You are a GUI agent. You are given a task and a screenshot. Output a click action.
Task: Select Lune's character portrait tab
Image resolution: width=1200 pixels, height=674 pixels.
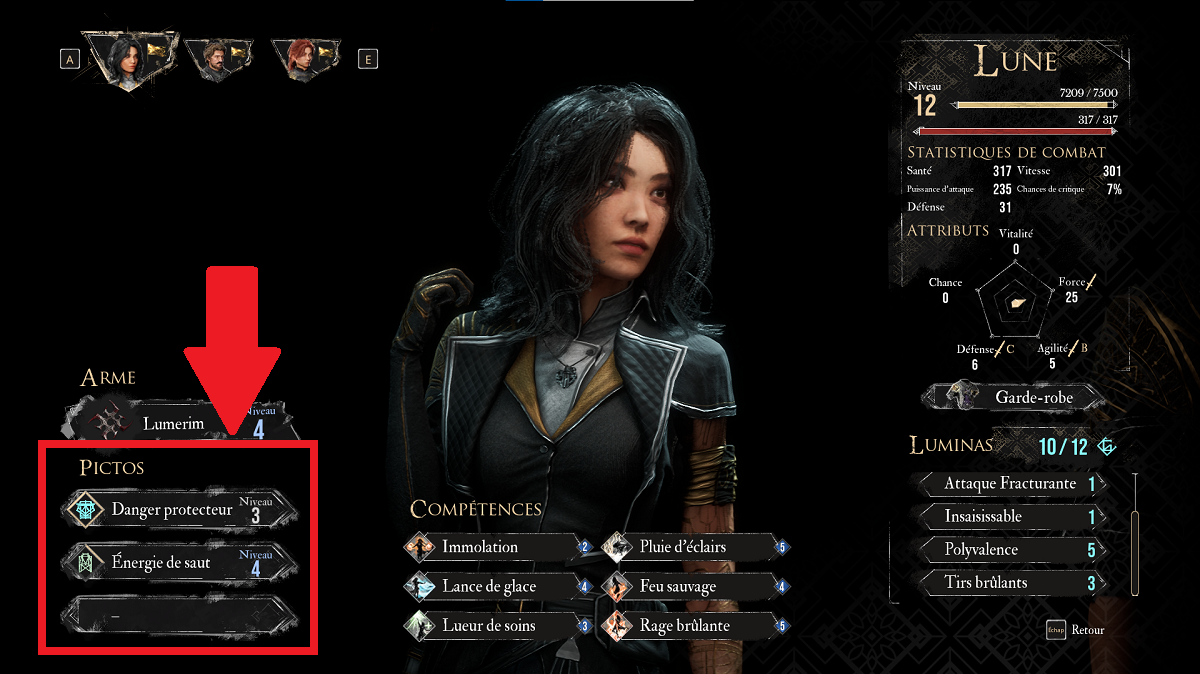pyautogui.click(x=128, y=59)
